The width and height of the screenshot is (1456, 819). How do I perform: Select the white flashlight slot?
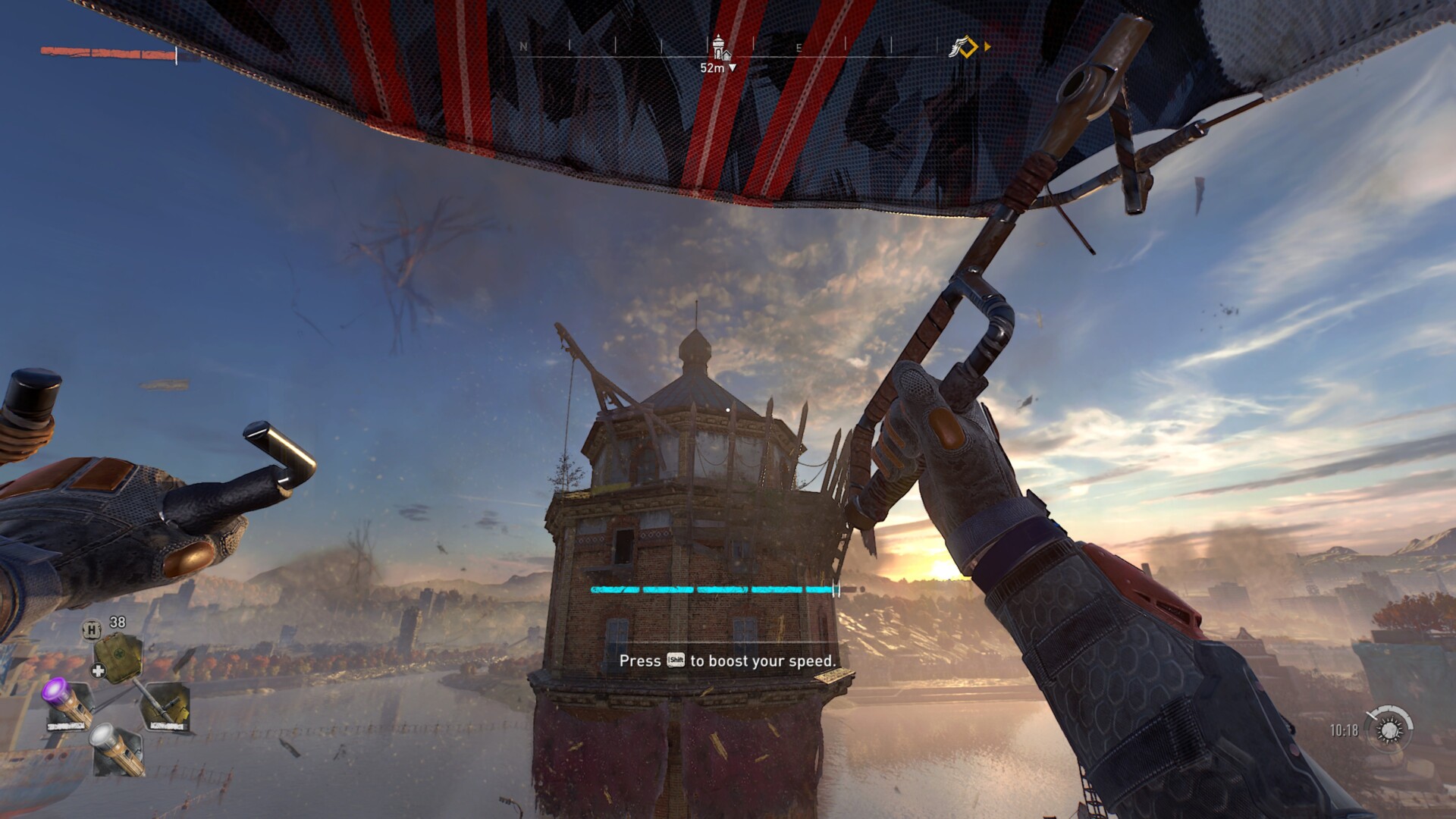point(118,751)
